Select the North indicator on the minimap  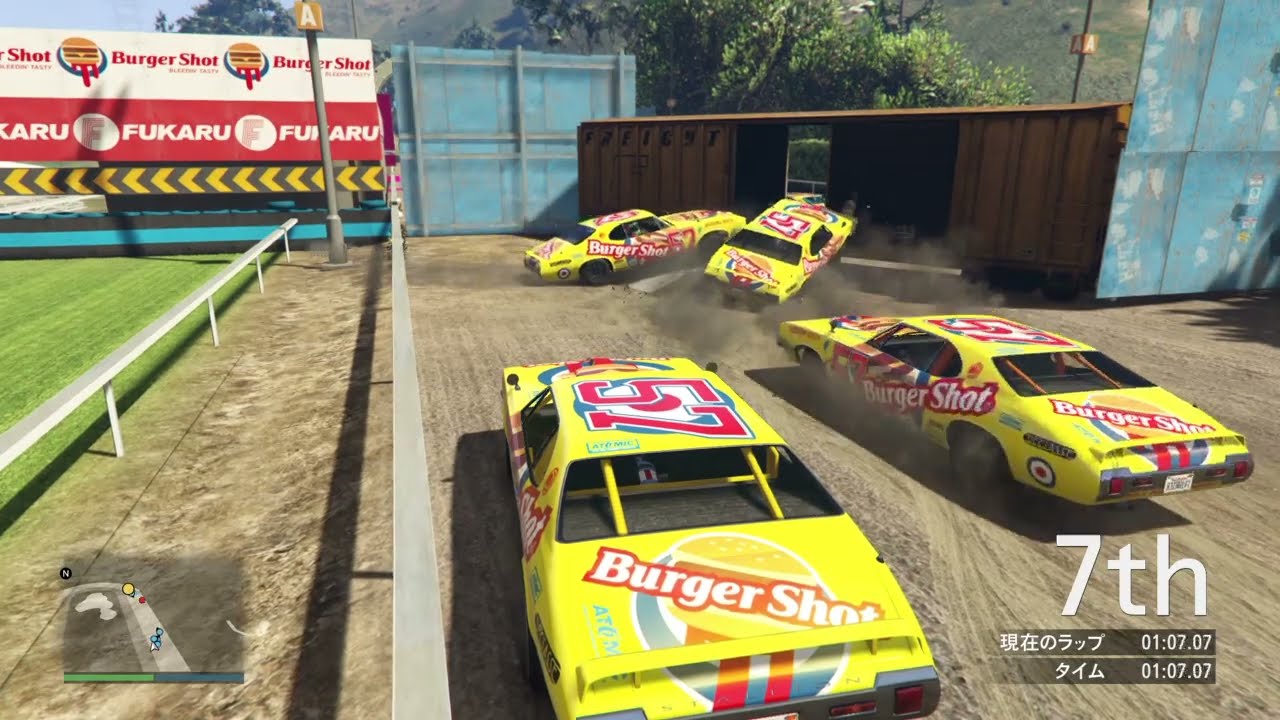point(65,573)
